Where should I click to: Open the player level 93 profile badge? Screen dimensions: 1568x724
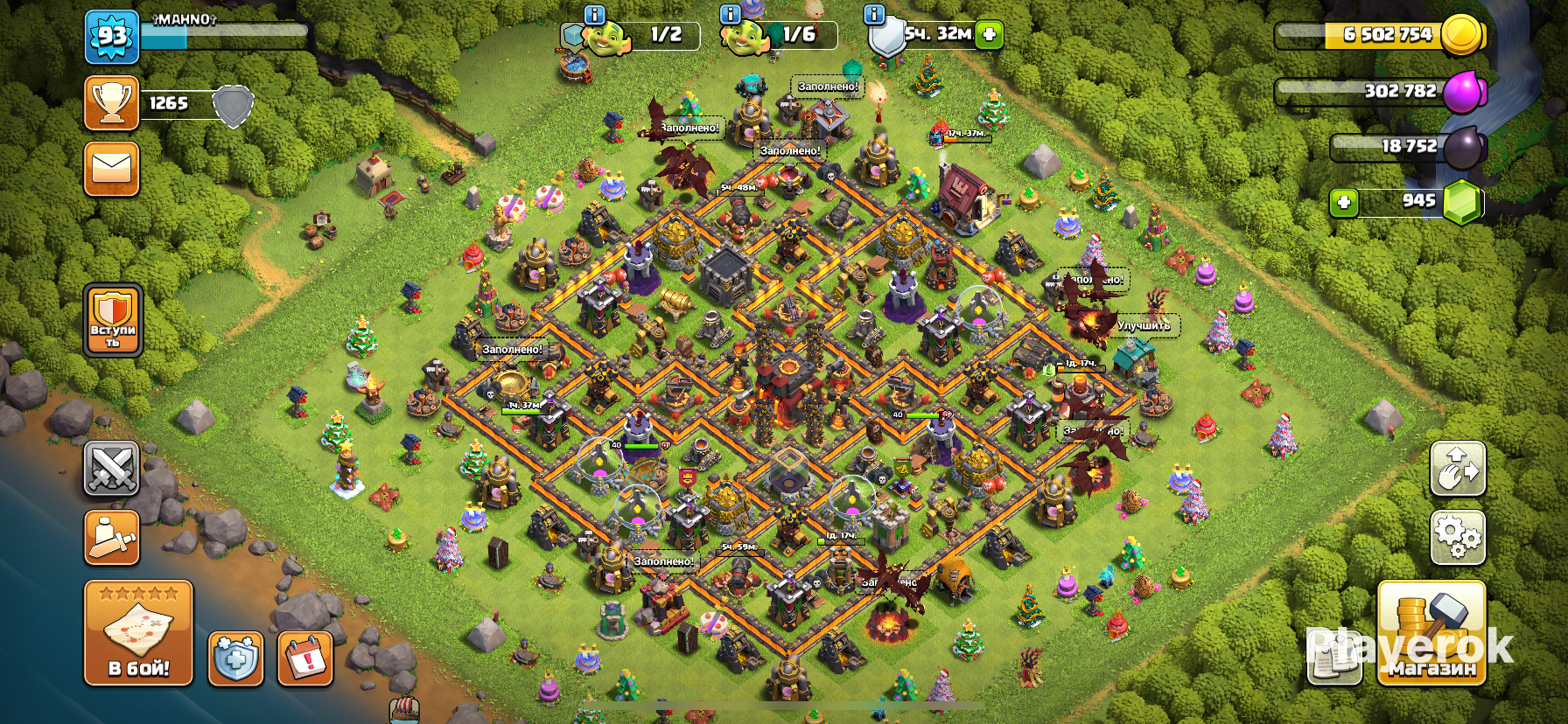[112, 37]
